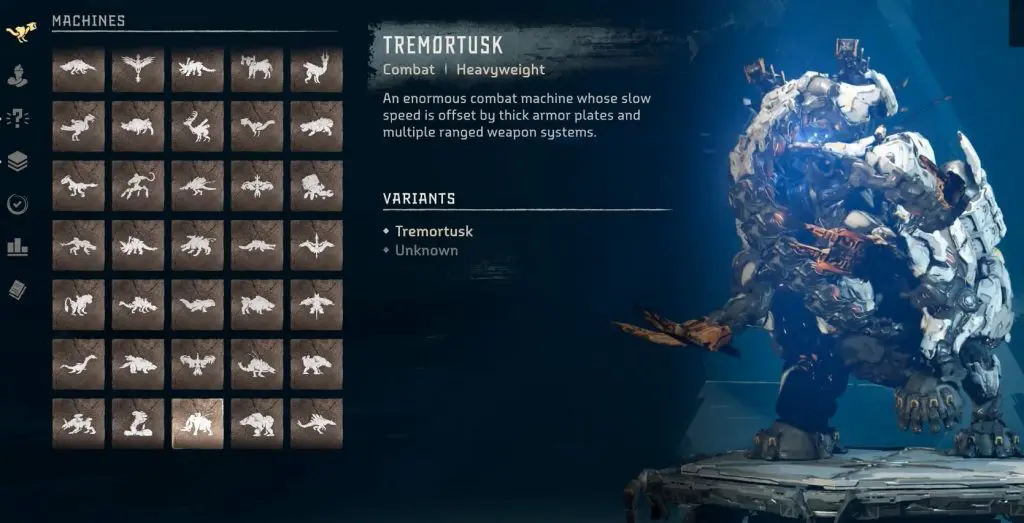
Task: Choose the coiled snake machine tile
Action: 138,423
